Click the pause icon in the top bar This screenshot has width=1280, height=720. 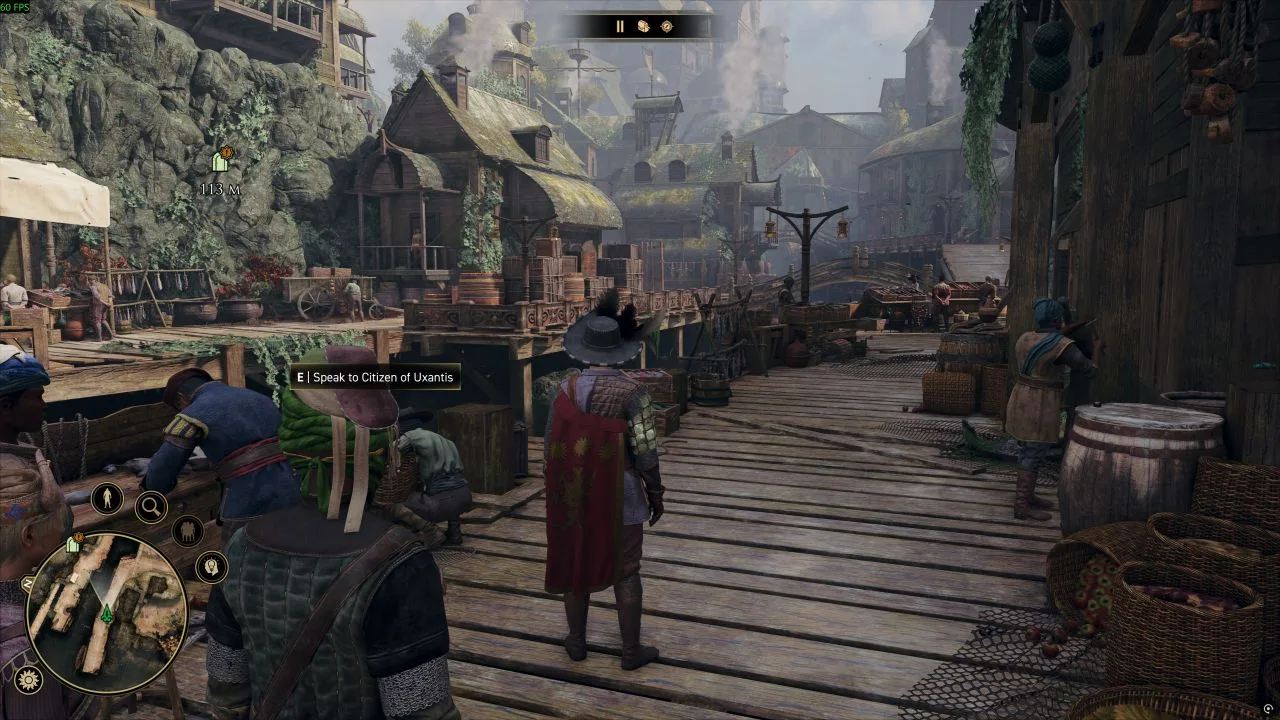click(620, 26)
